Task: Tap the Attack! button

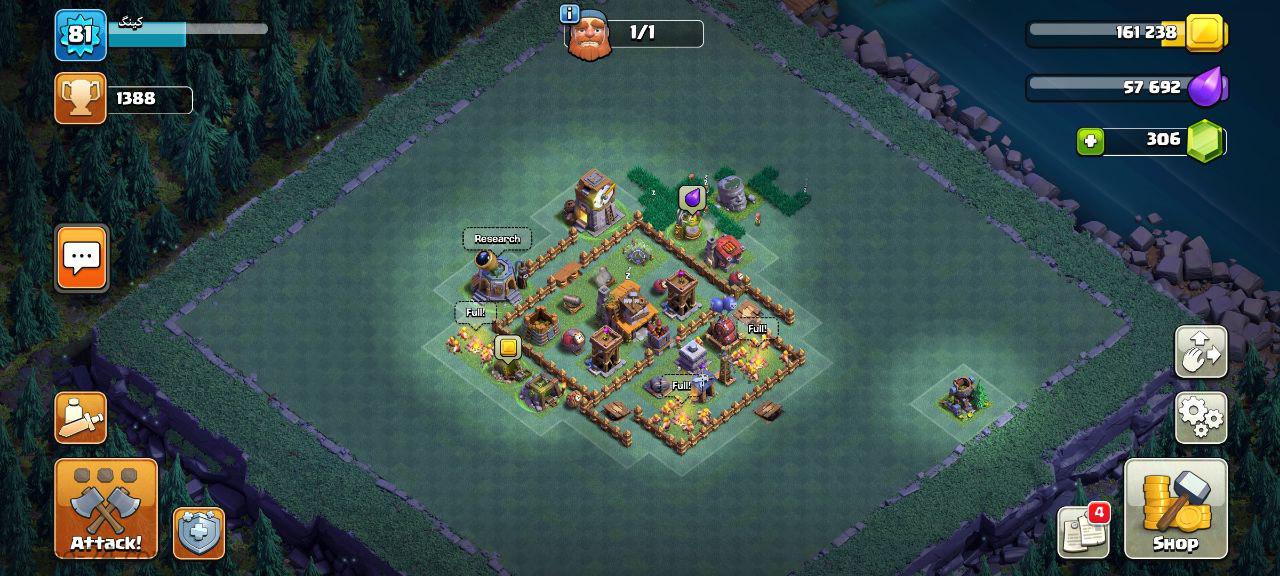Action: [x=106, y=508]
